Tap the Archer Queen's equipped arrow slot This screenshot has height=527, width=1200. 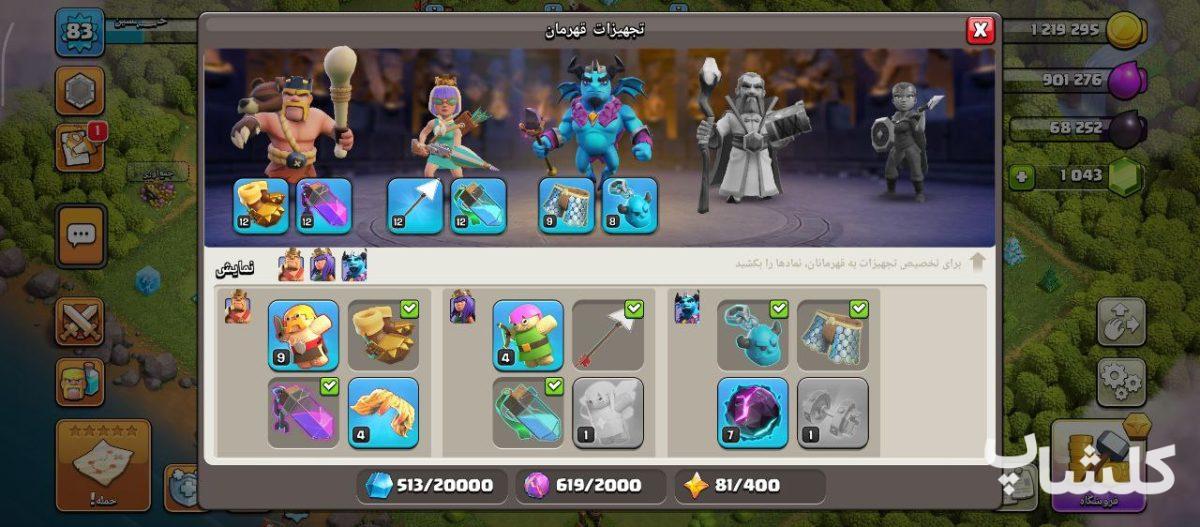point(415,206)
